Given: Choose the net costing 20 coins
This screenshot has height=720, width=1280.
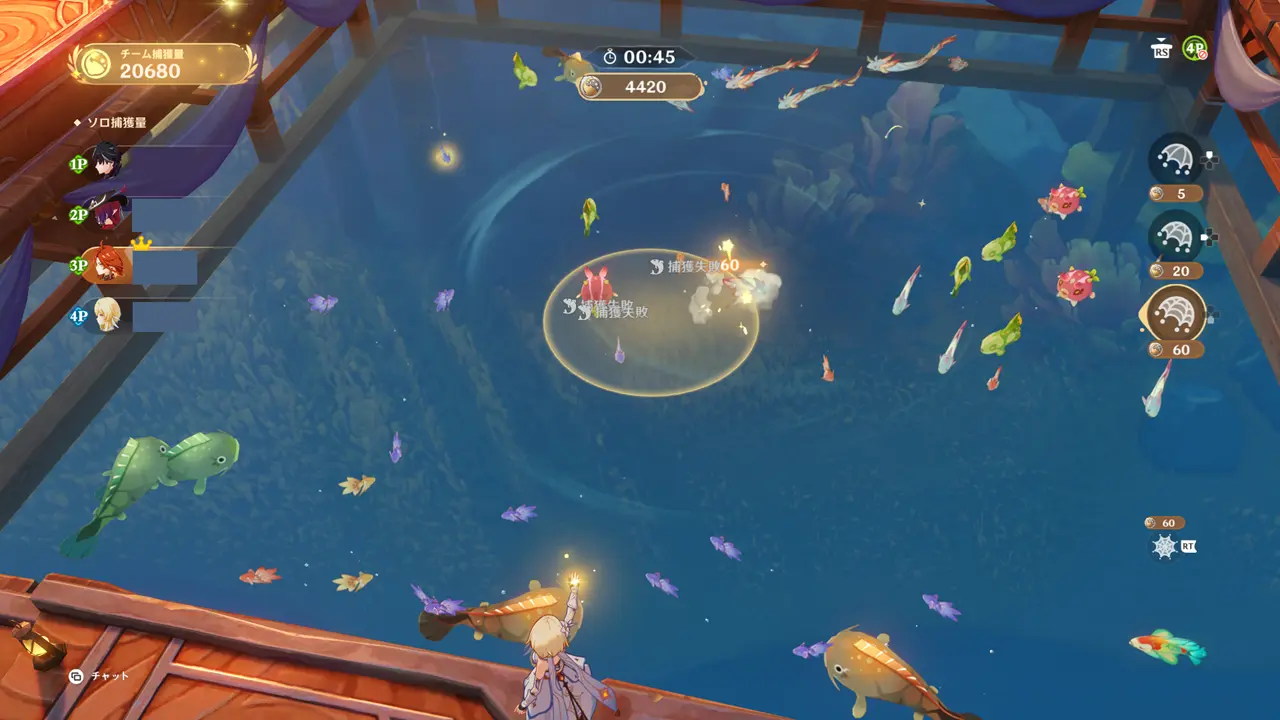Looking at the screenshot, I should 1176,236.
